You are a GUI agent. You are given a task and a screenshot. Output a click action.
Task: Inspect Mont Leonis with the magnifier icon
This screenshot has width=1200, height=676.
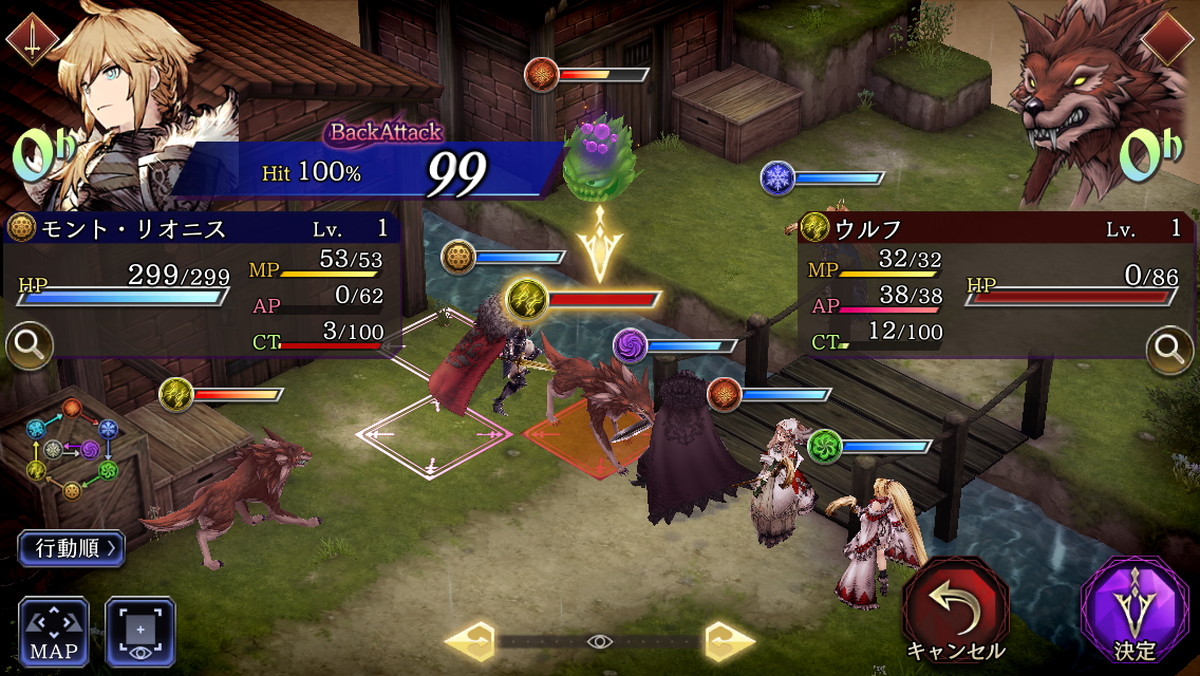coord(28,346)
